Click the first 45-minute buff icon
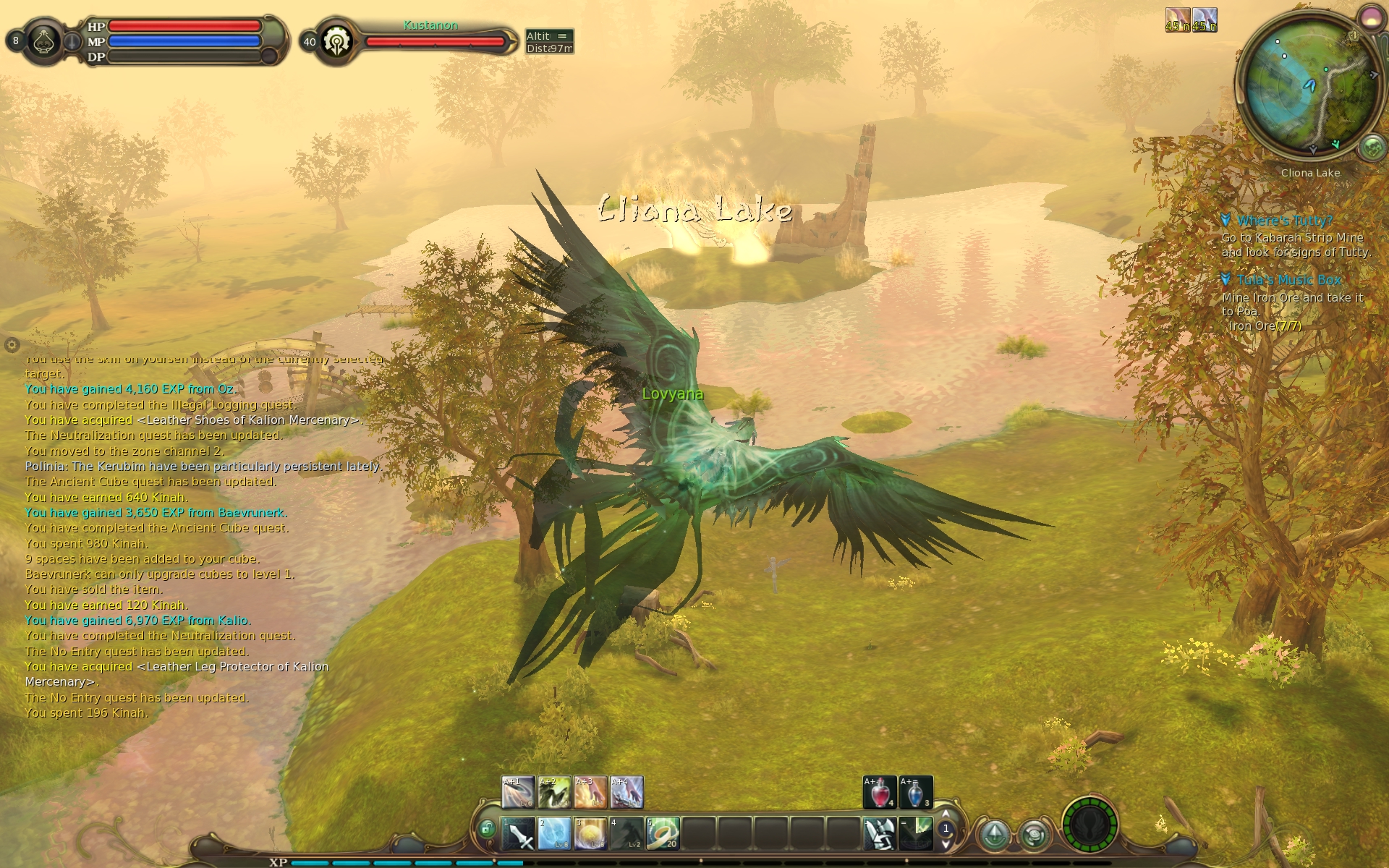Screen dimensions: 1389x868 [x=1177, y=20]
